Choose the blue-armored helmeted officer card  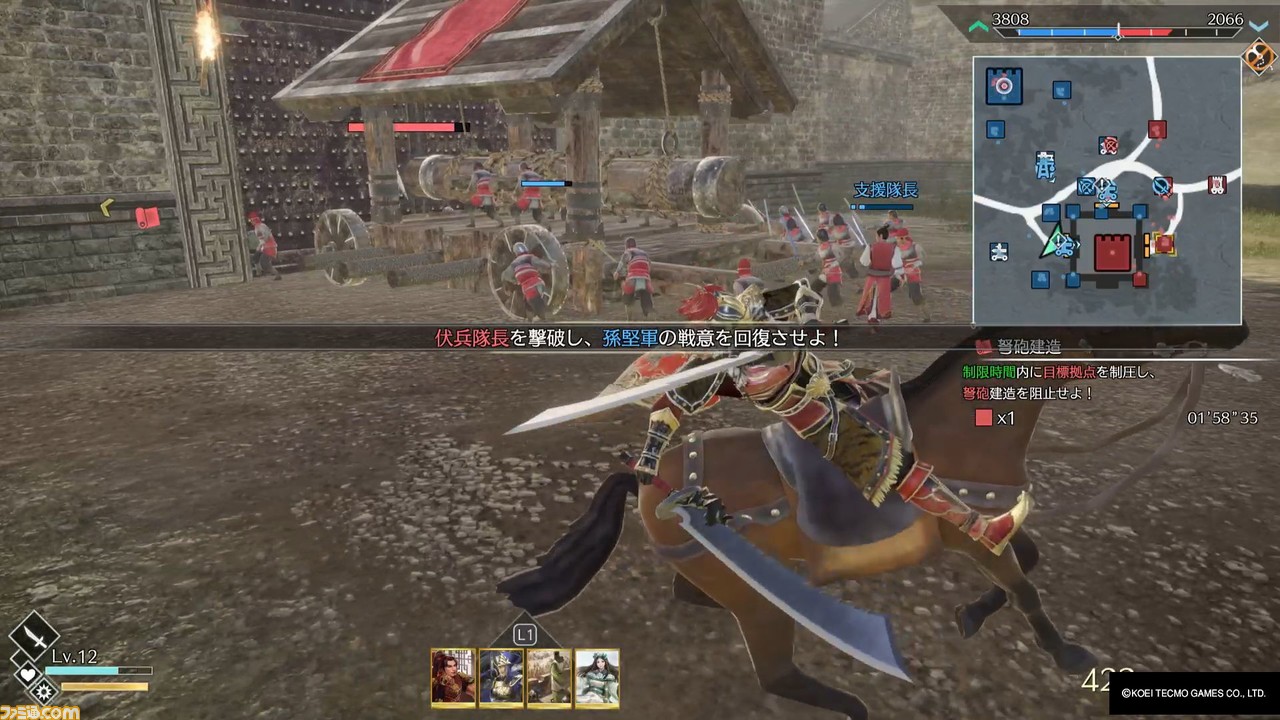[501, 677]
